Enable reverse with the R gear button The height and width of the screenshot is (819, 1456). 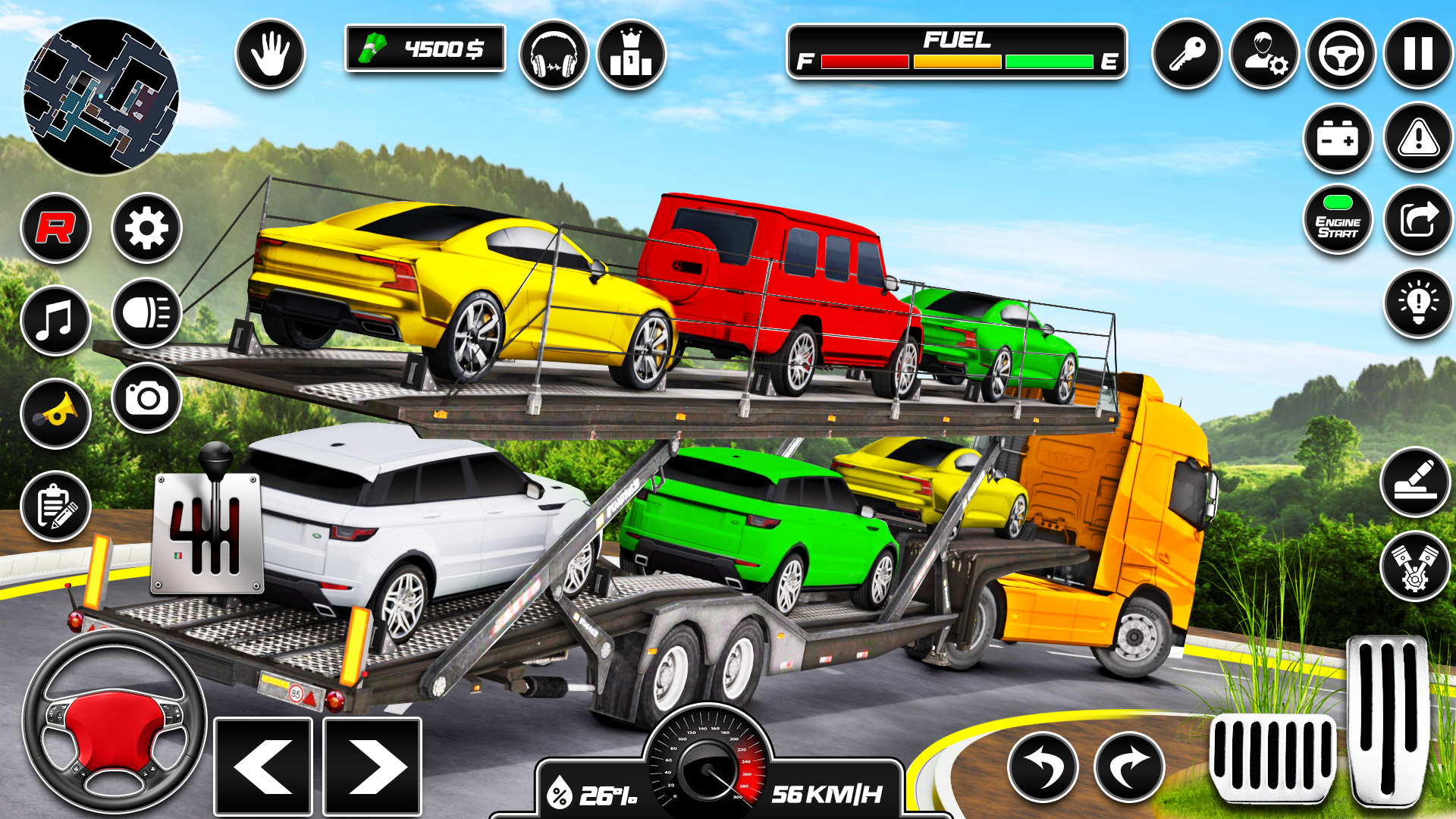[x=57, y=227]
